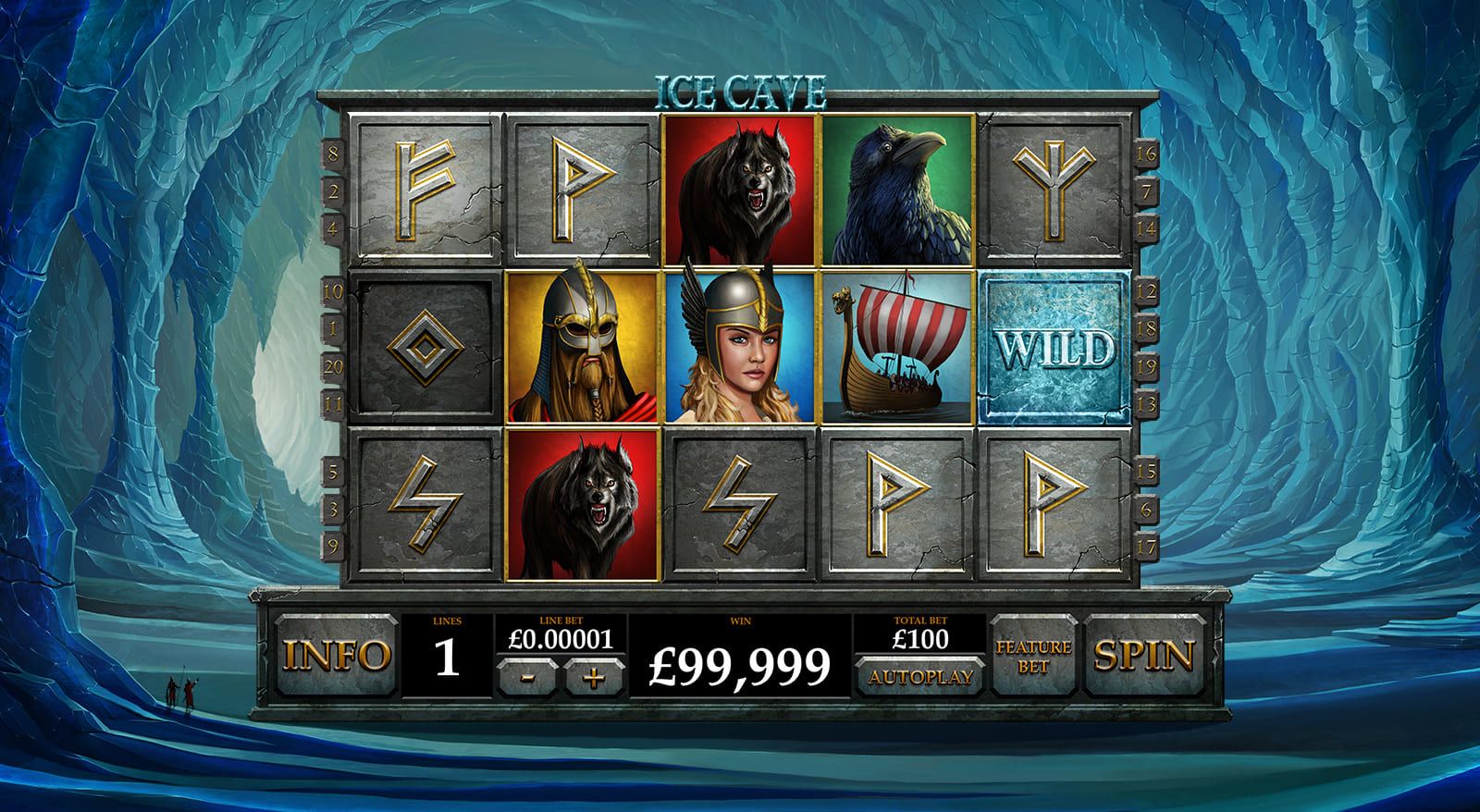Select payline marker 12
1480x812 pixels.
[1147, 292]
